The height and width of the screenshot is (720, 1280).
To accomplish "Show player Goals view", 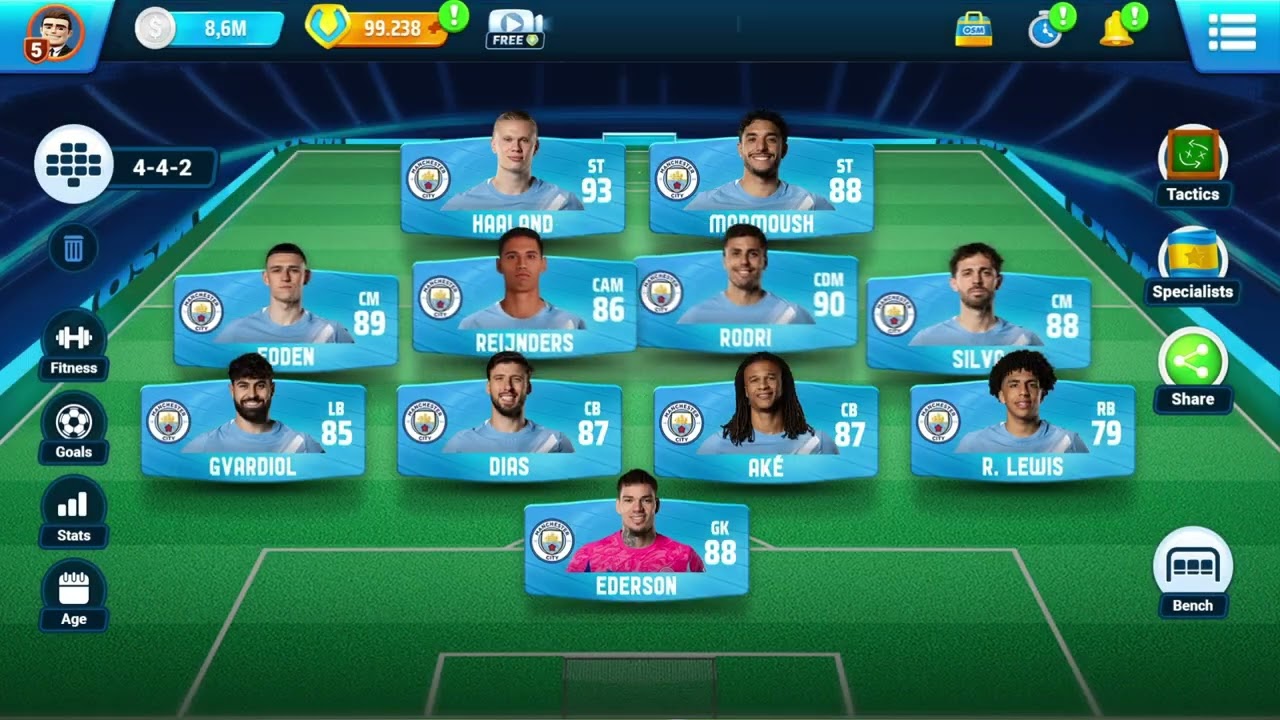I will click(x=74, y=424).
